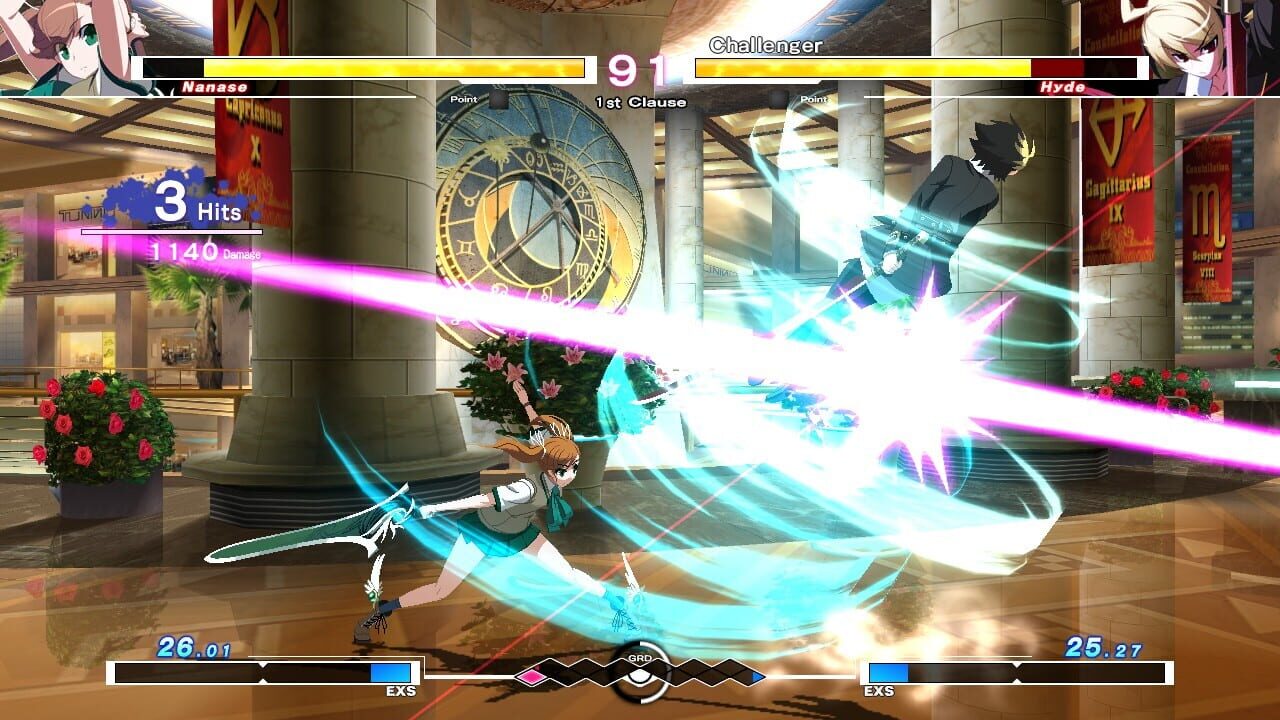Click the Hyde name plate
This screenshot has width=1280, height=720.
(1063, 88)
